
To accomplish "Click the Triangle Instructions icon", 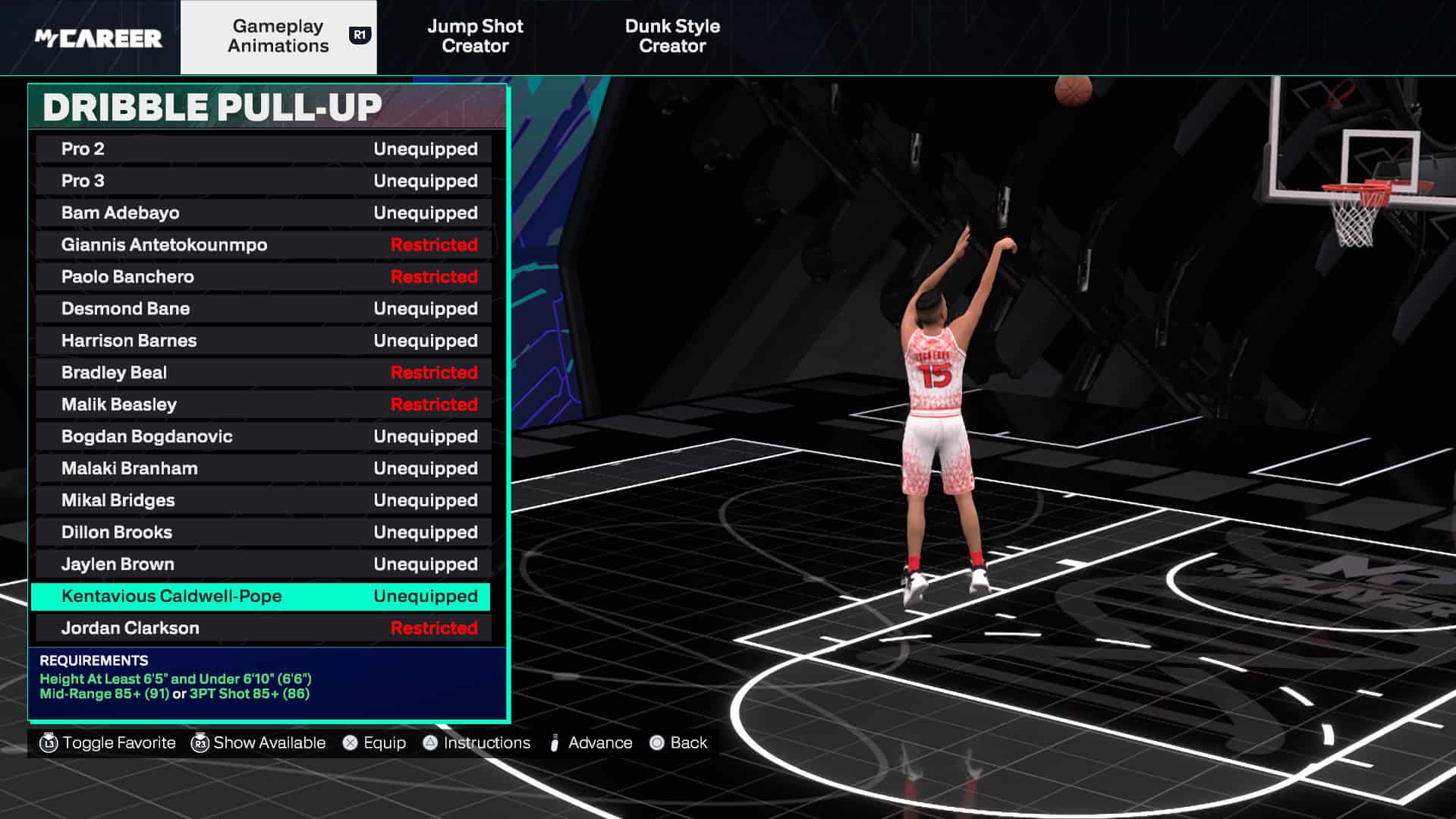I will [431, 742].
